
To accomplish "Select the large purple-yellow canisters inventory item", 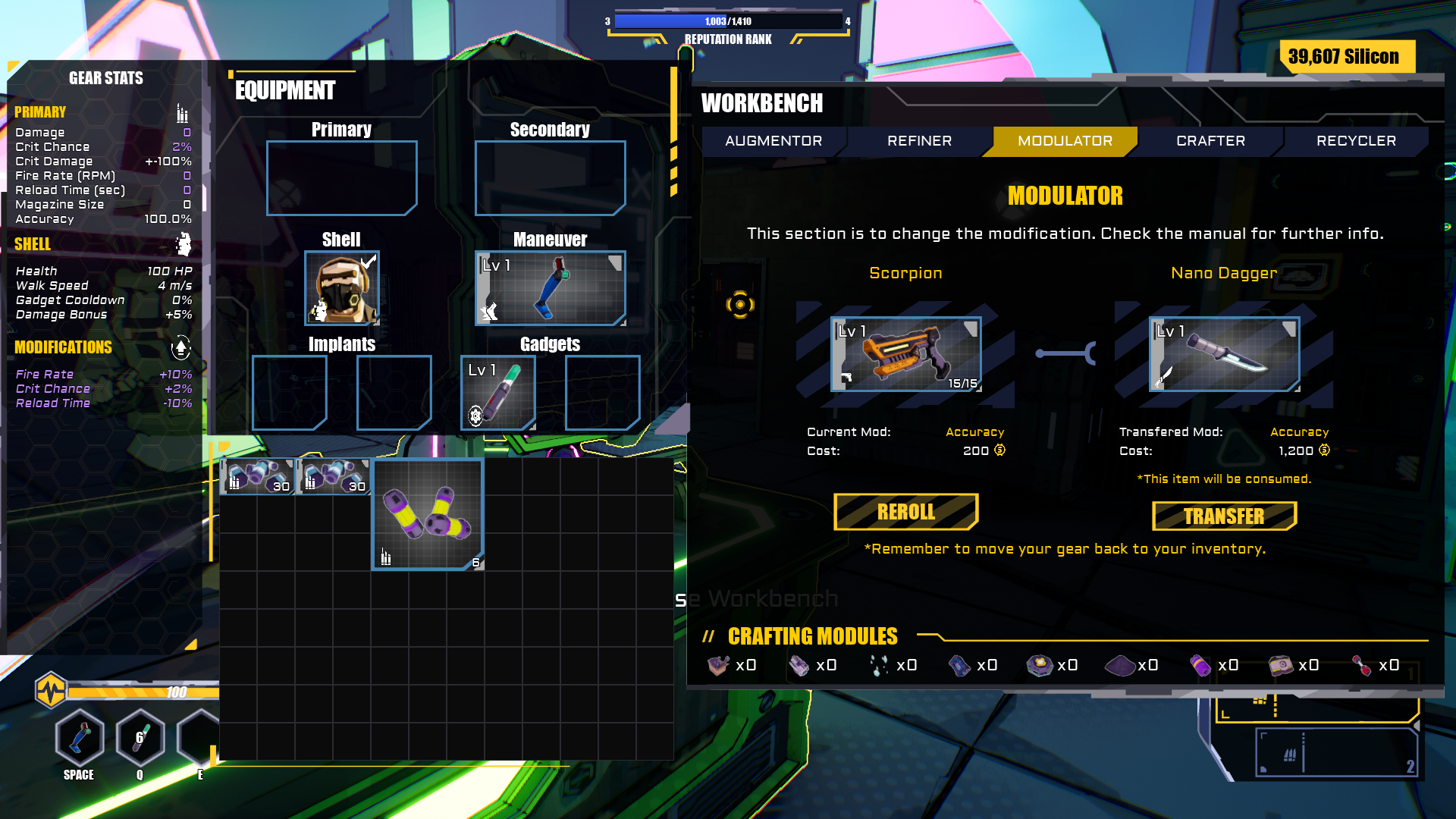I will tap(428, 514).
